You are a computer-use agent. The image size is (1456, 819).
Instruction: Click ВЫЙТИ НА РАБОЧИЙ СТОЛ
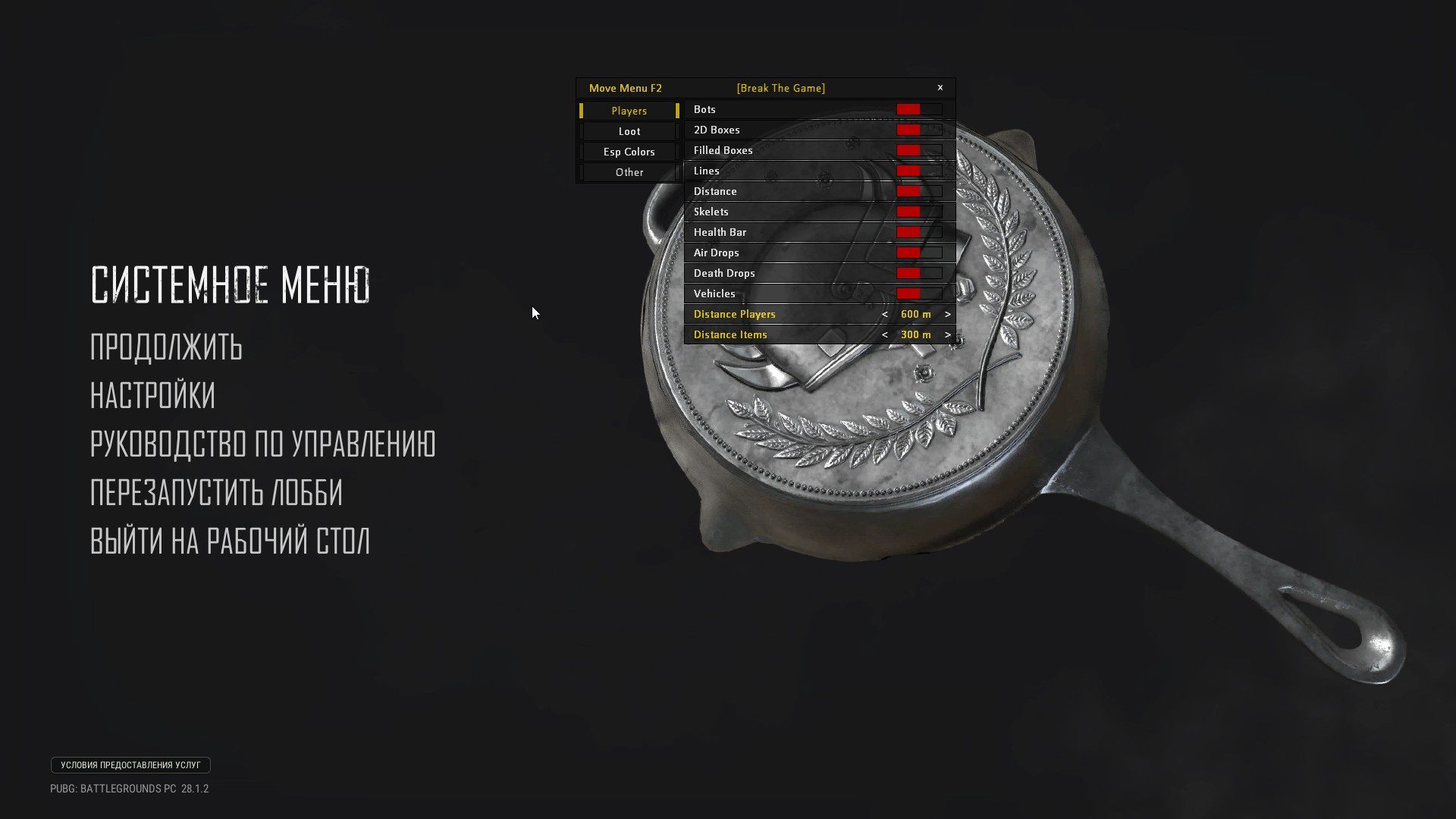230,541
